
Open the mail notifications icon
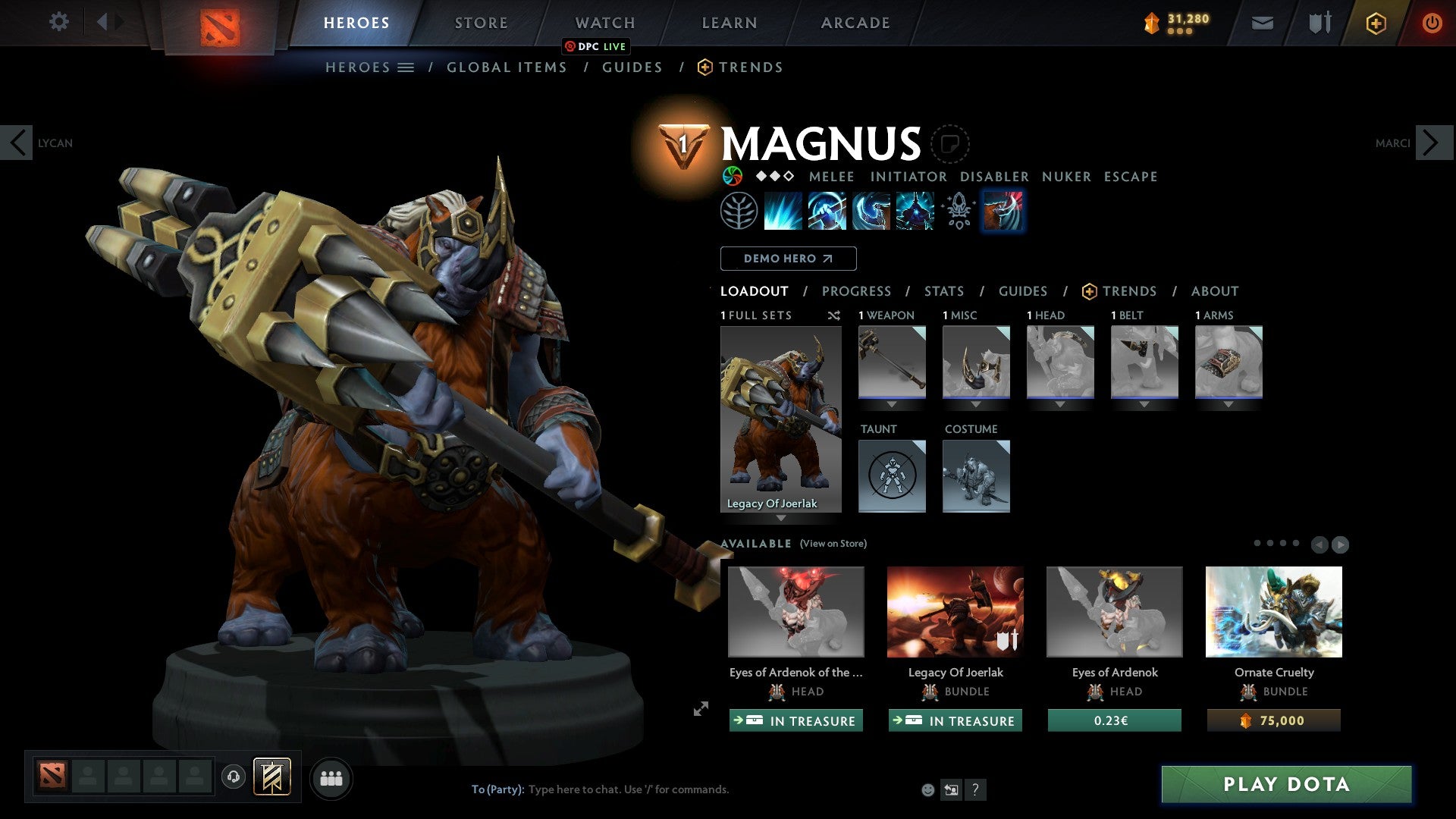1262,23
